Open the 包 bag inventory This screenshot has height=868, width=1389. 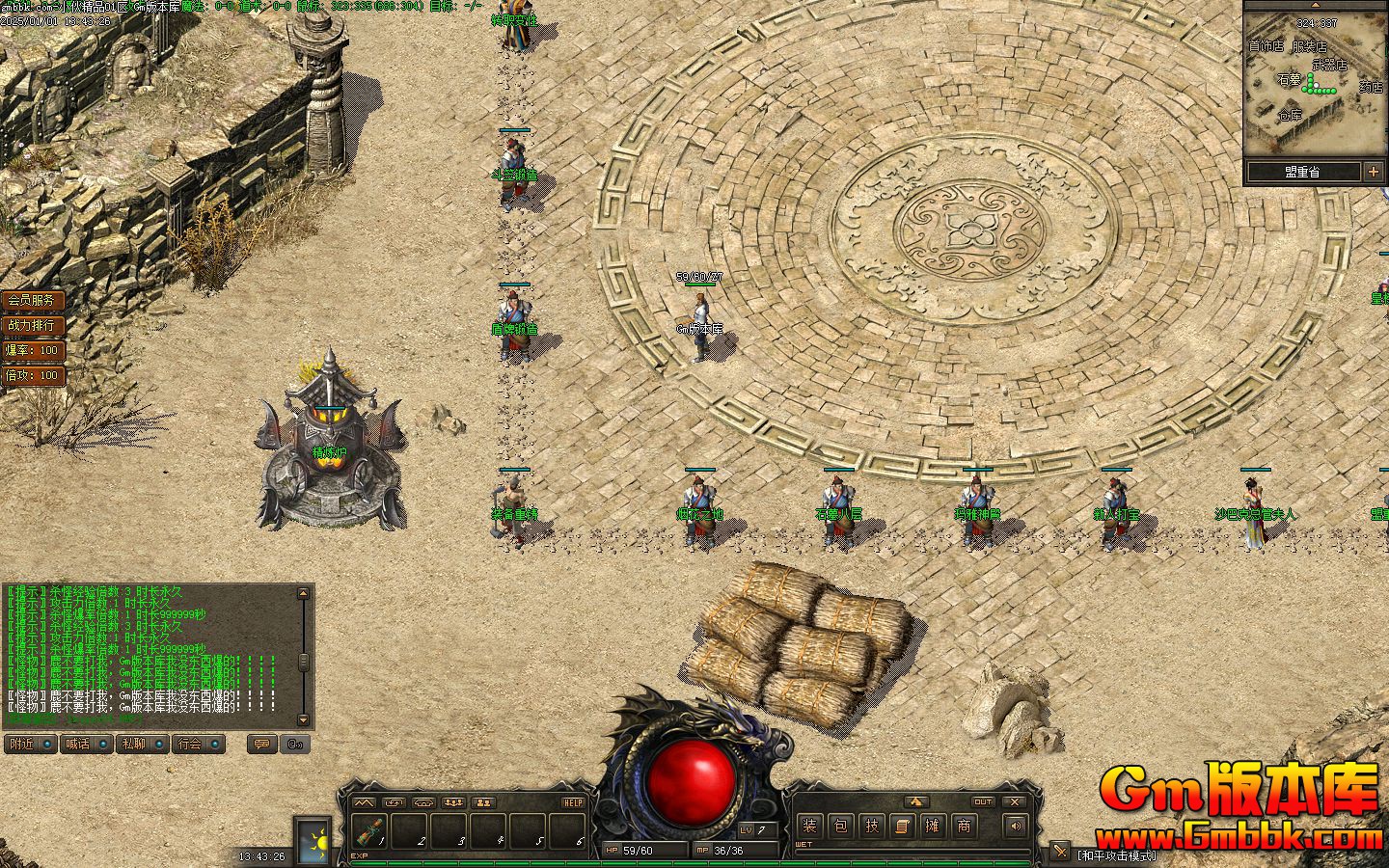click(x=841, y=826)
